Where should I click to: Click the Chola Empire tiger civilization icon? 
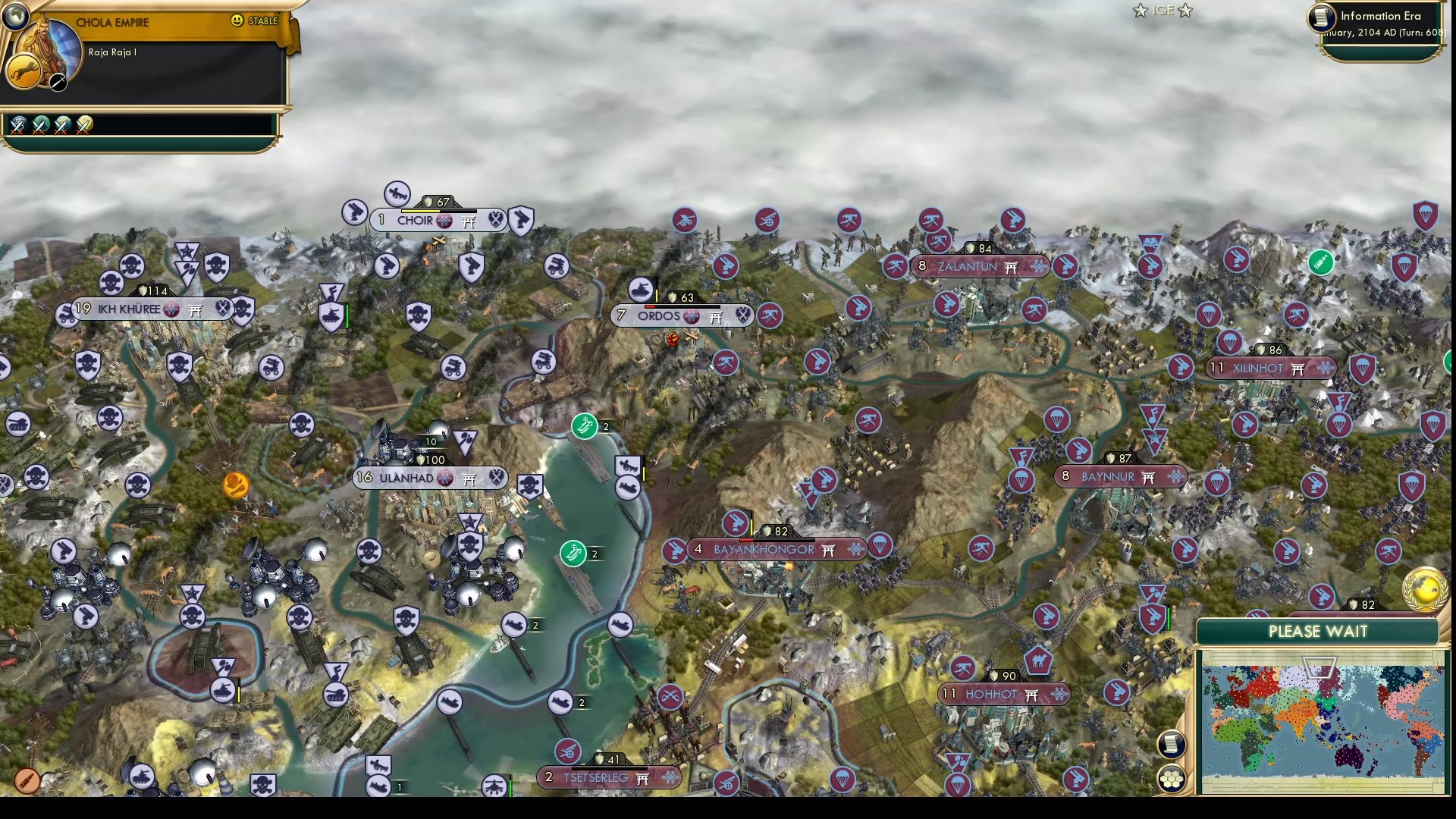click(x=23, y=71)
